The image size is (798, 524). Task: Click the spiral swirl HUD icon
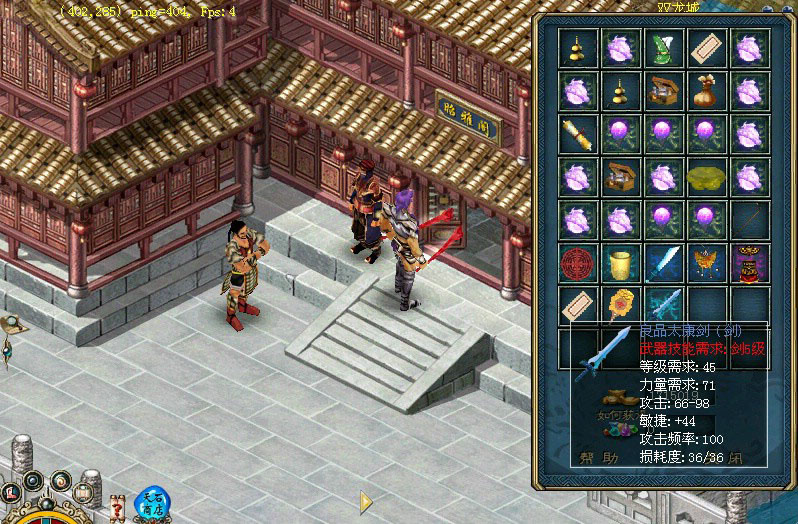click(59, 482)
